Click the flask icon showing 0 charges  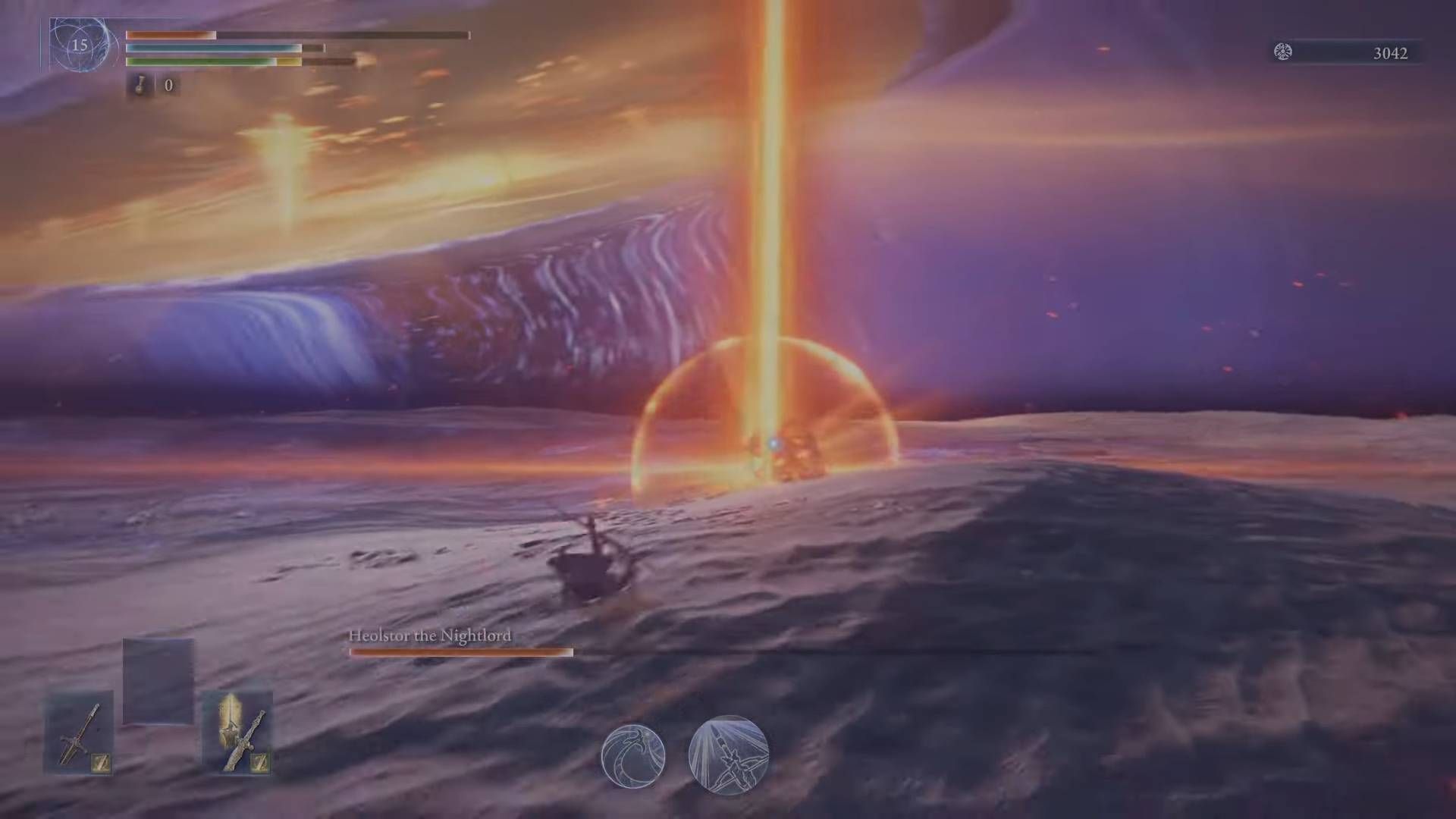click(x=138, y=86)
